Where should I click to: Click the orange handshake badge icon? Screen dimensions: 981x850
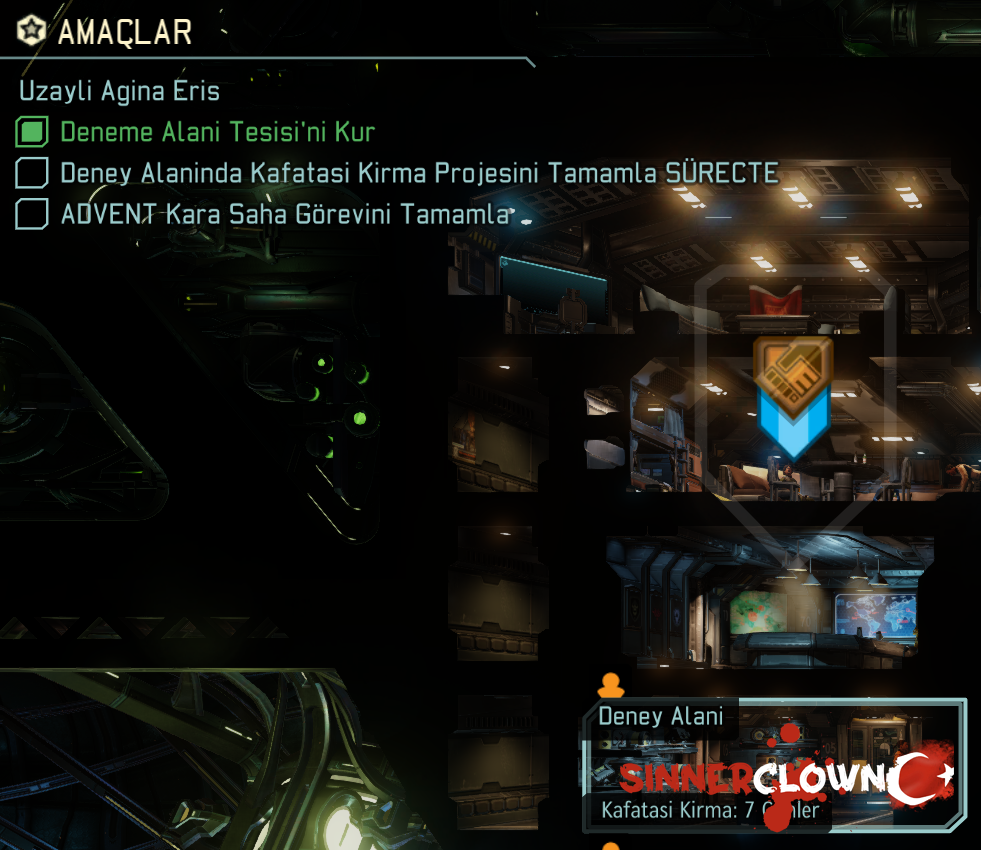click(x=792, y=373)
